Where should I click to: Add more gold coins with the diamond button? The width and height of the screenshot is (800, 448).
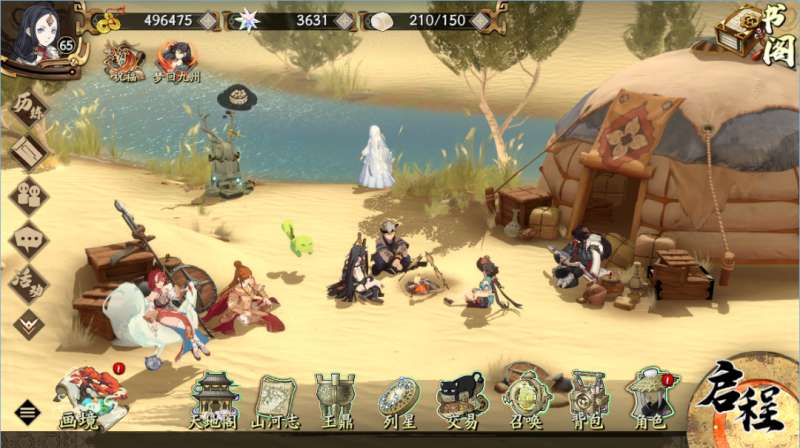[x=207, y=20]
